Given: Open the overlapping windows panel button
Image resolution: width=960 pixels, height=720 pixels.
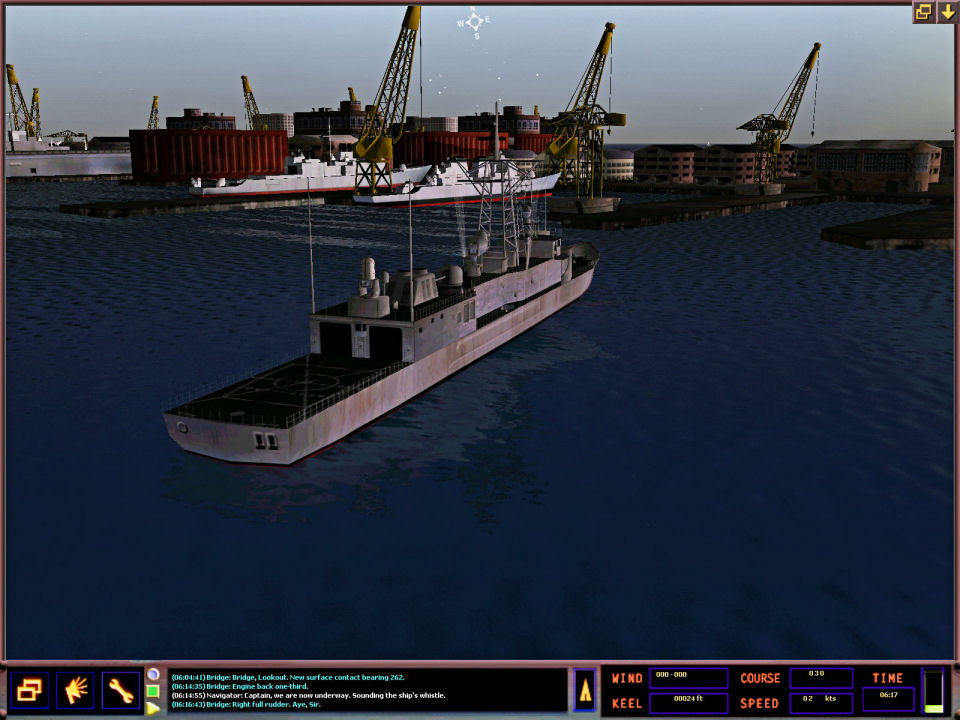Looking at the screenshot, I should point(28,689).
